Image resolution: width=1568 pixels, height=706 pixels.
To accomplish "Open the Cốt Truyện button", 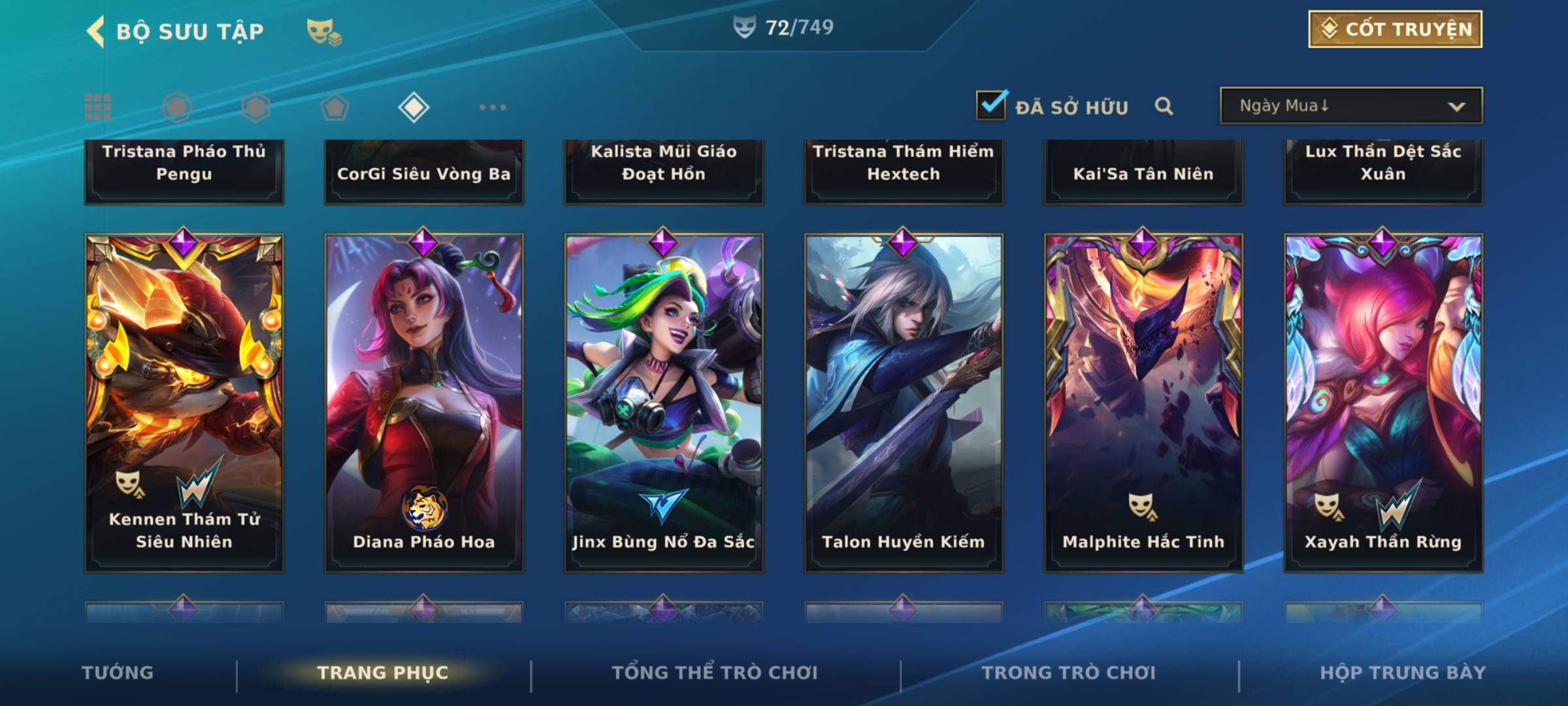I will [x=1395, y=29].
